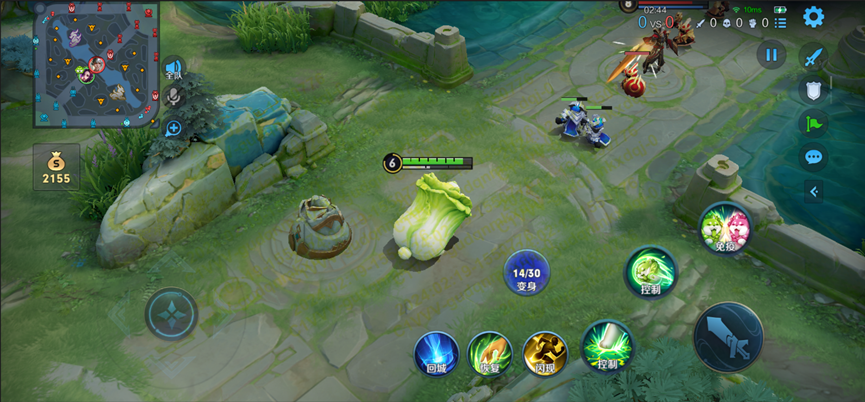Open the quick chat bubble
Viewport: 865px width, 402px height.
[813, 158]
